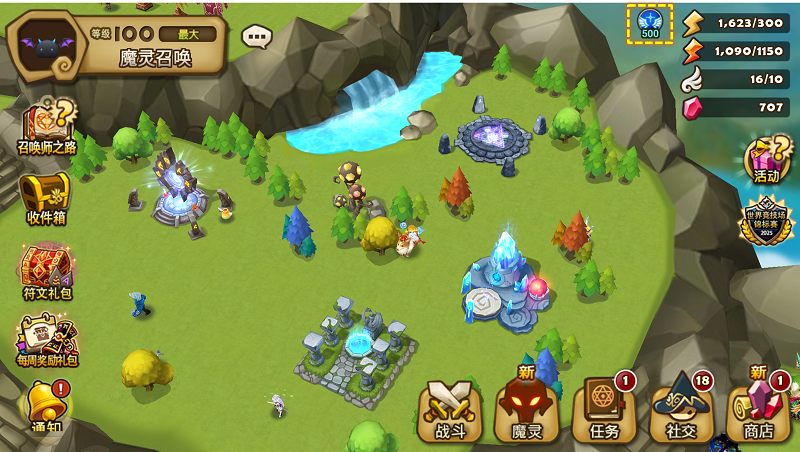Image resolution: width=800 pixels, height=452 pixels.
Task: Tap the wing arena invitation counter
Action: 738,79
